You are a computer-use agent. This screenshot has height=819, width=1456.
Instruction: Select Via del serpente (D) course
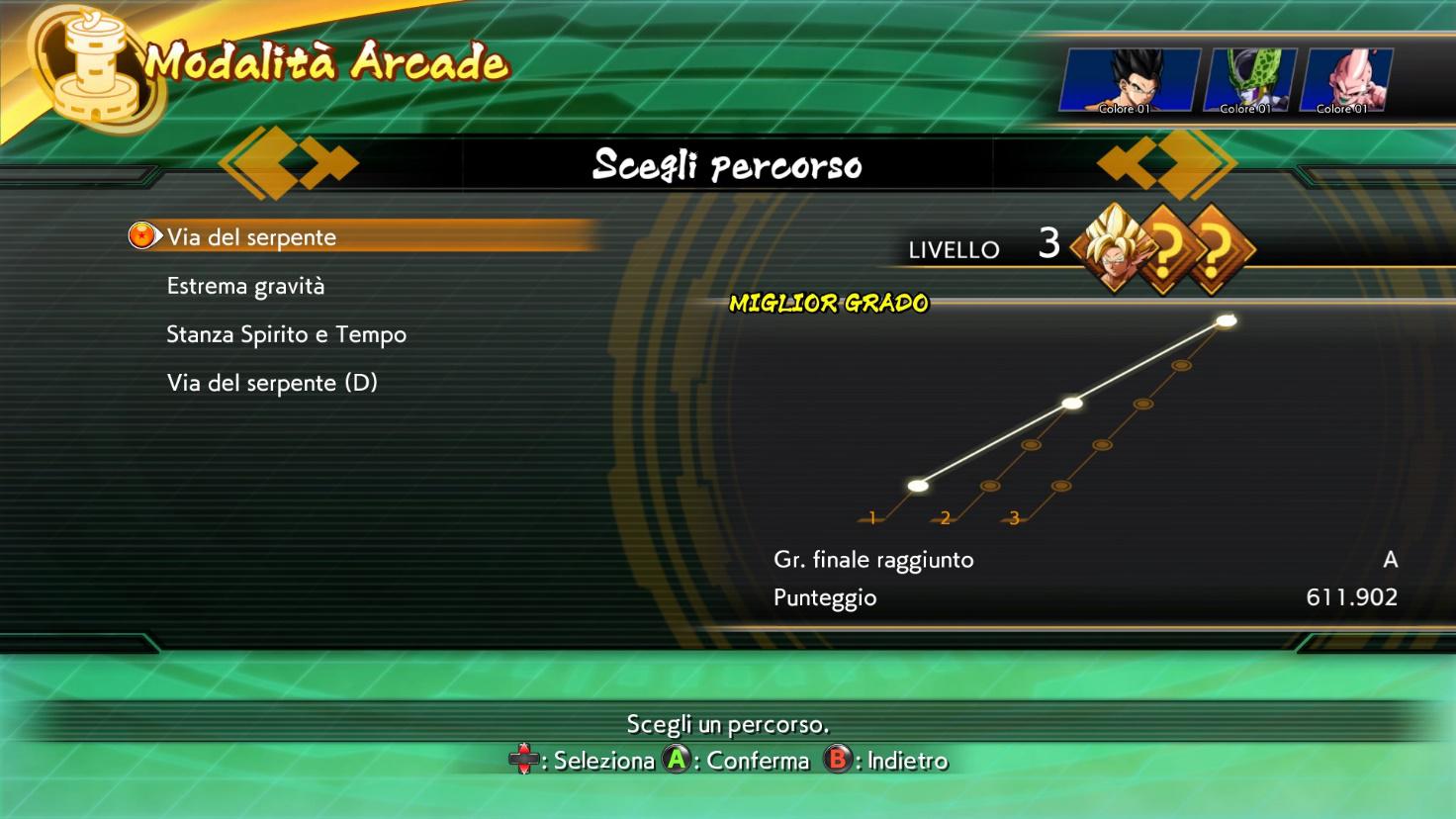click(x=272, y=383)
